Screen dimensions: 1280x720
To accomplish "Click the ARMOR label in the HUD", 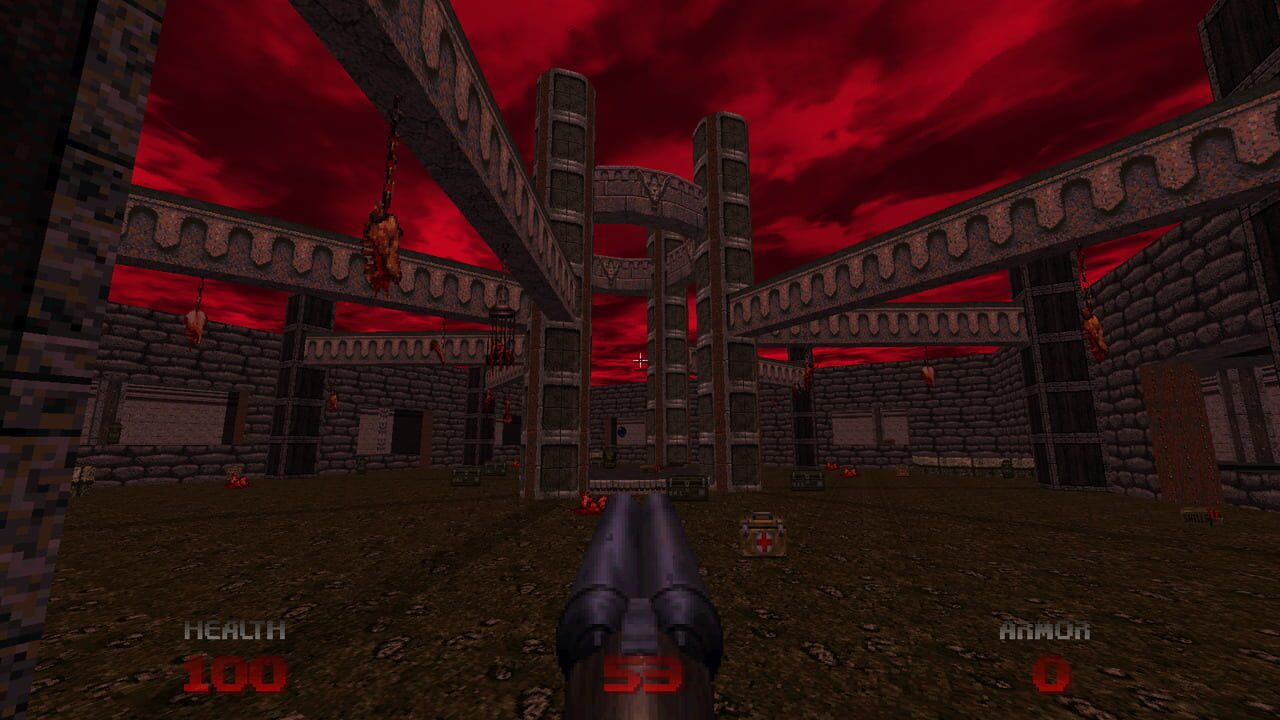I will pos(1046,630).
